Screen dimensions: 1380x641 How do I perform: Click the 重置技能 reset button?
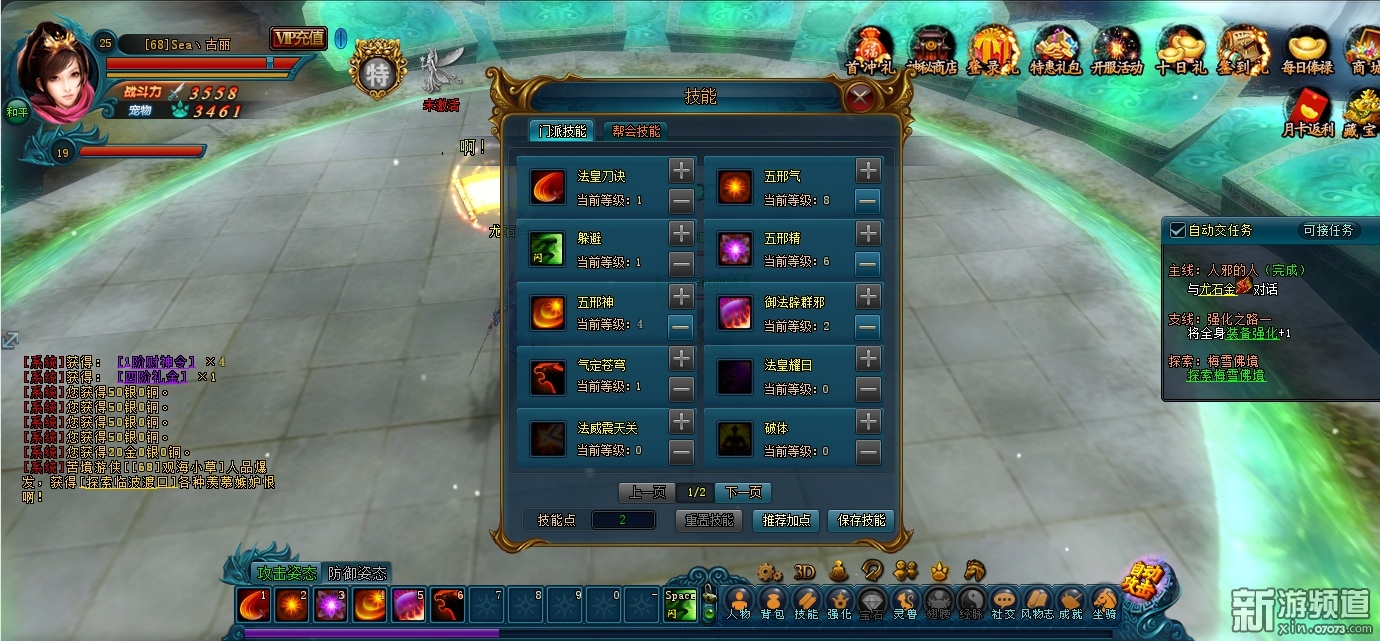(709, 520)
